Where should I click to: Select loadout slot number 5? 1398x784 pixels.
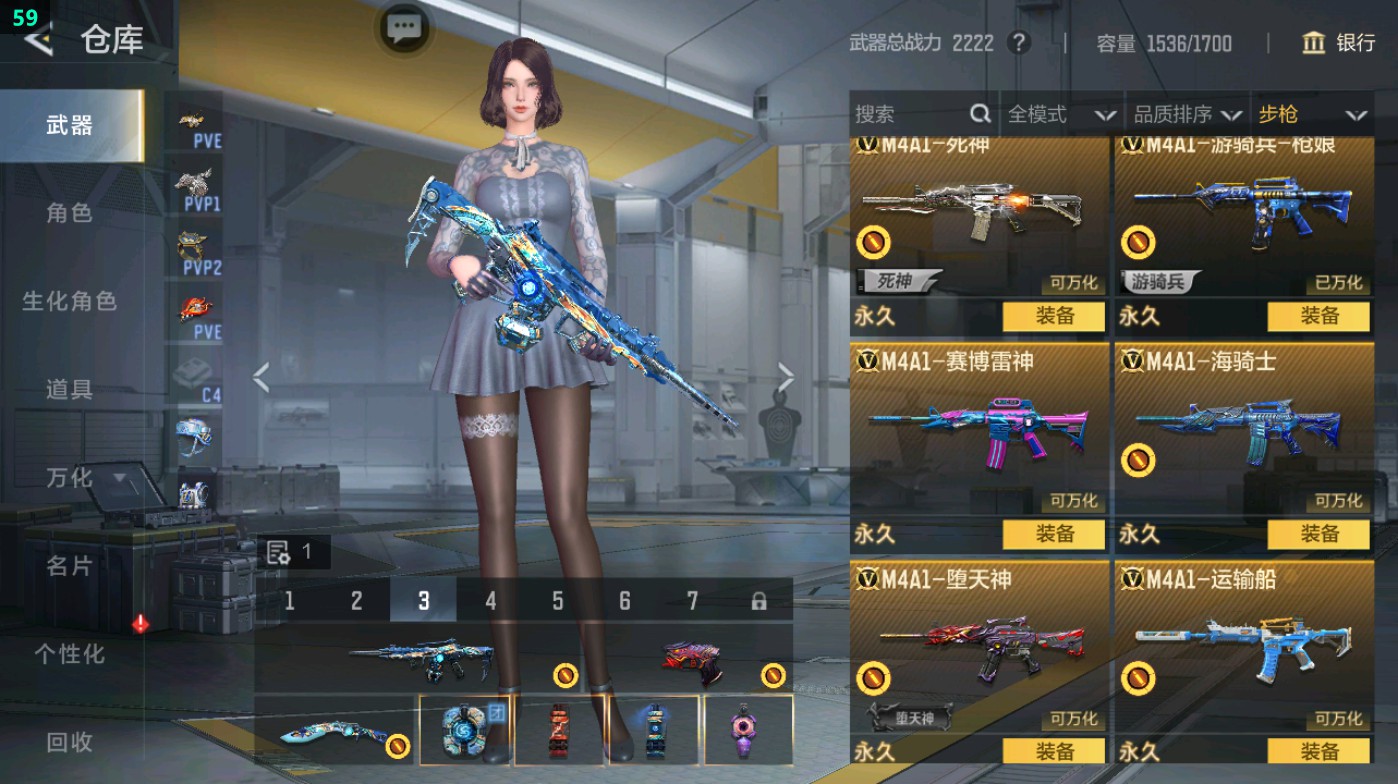click(x=557, y=601)
